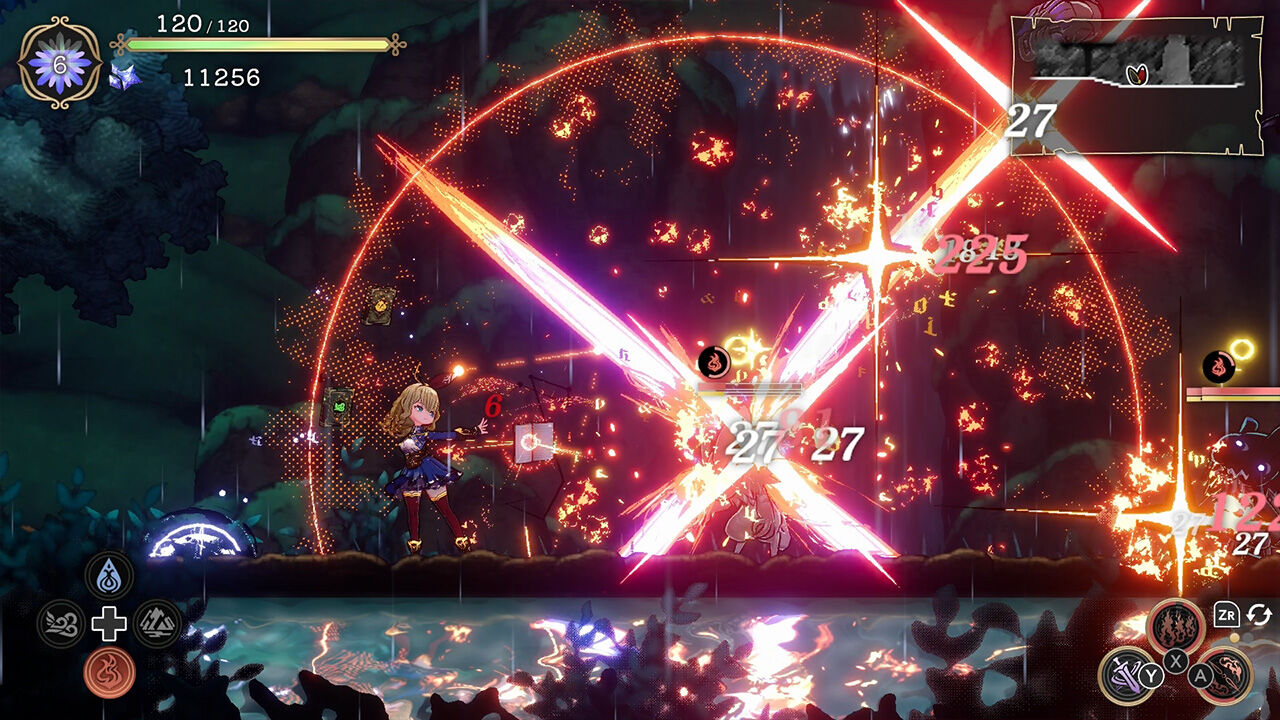Click the skill-swap rotation icon beside ZR
The height and width of the screenshot is (720, 1280).
(1259, 615)
